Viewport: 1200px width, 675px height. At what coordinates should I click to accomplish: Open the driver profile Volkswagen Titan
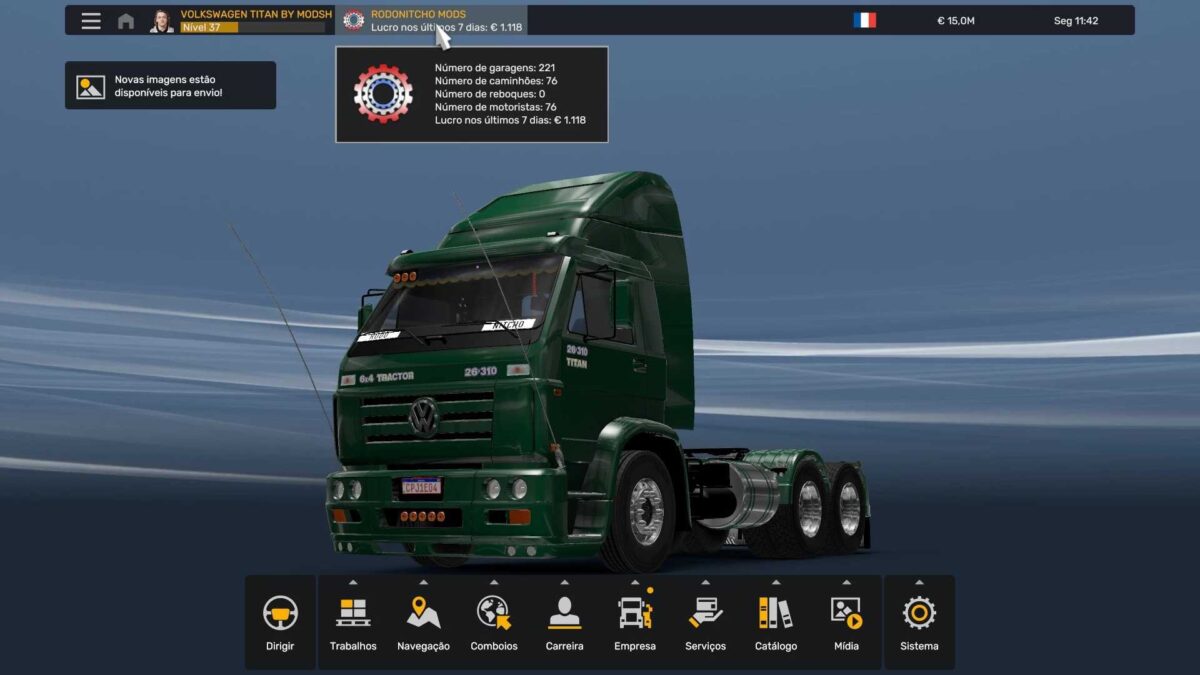(x=241, y=21)
